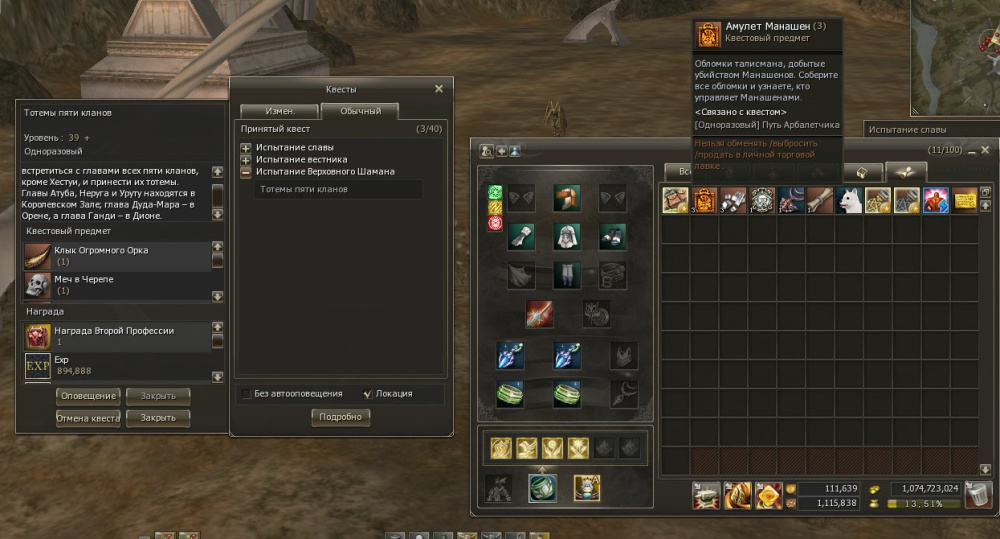The height and width of the screenshot is (539, 1000).
Task: Select the Обычный quest tab
Action: pyautogui.click(x=359, y=111)
